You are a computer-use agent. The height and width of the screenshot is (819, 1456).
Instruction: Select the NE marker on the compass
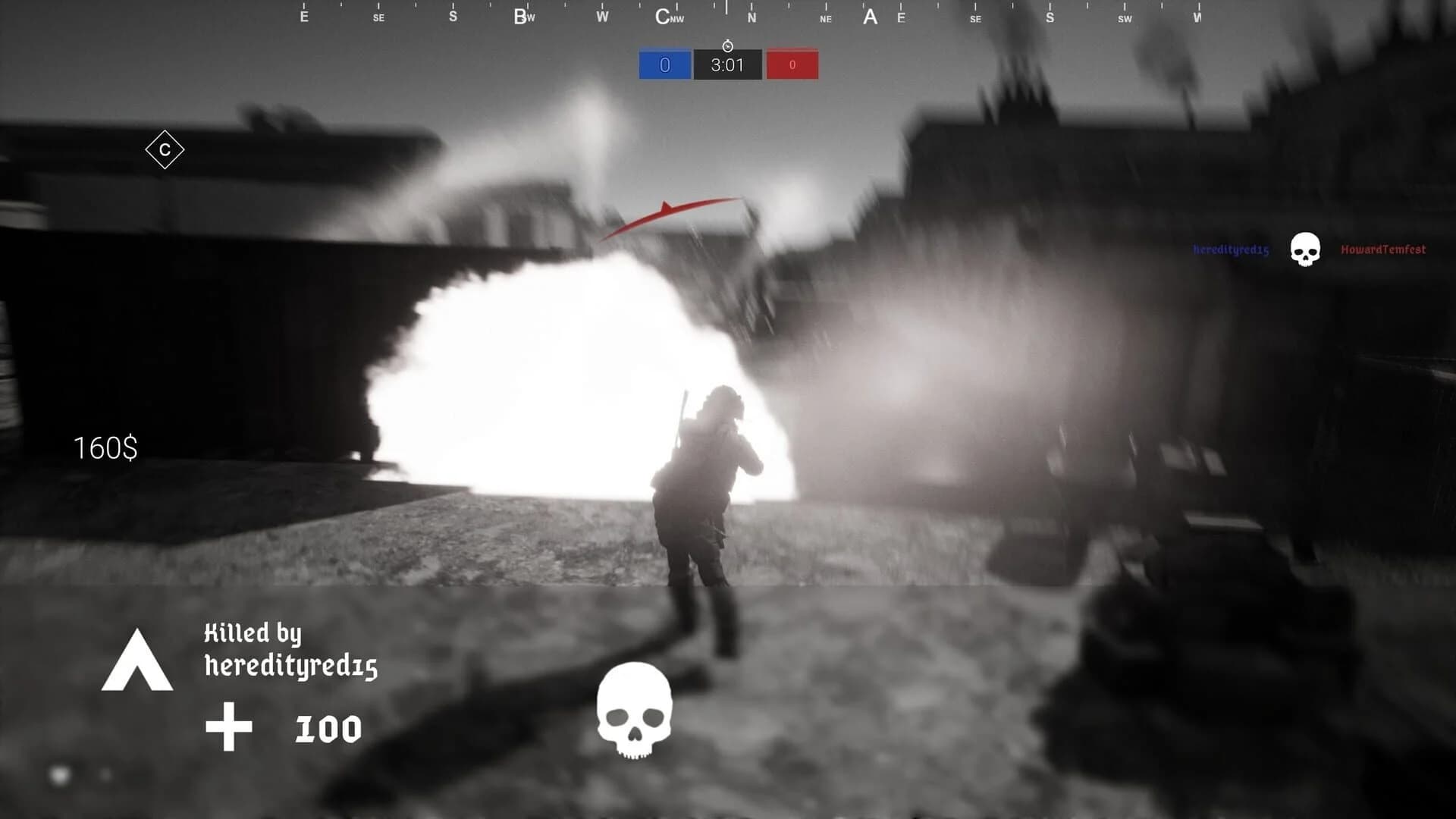click(x=824, y=17)
